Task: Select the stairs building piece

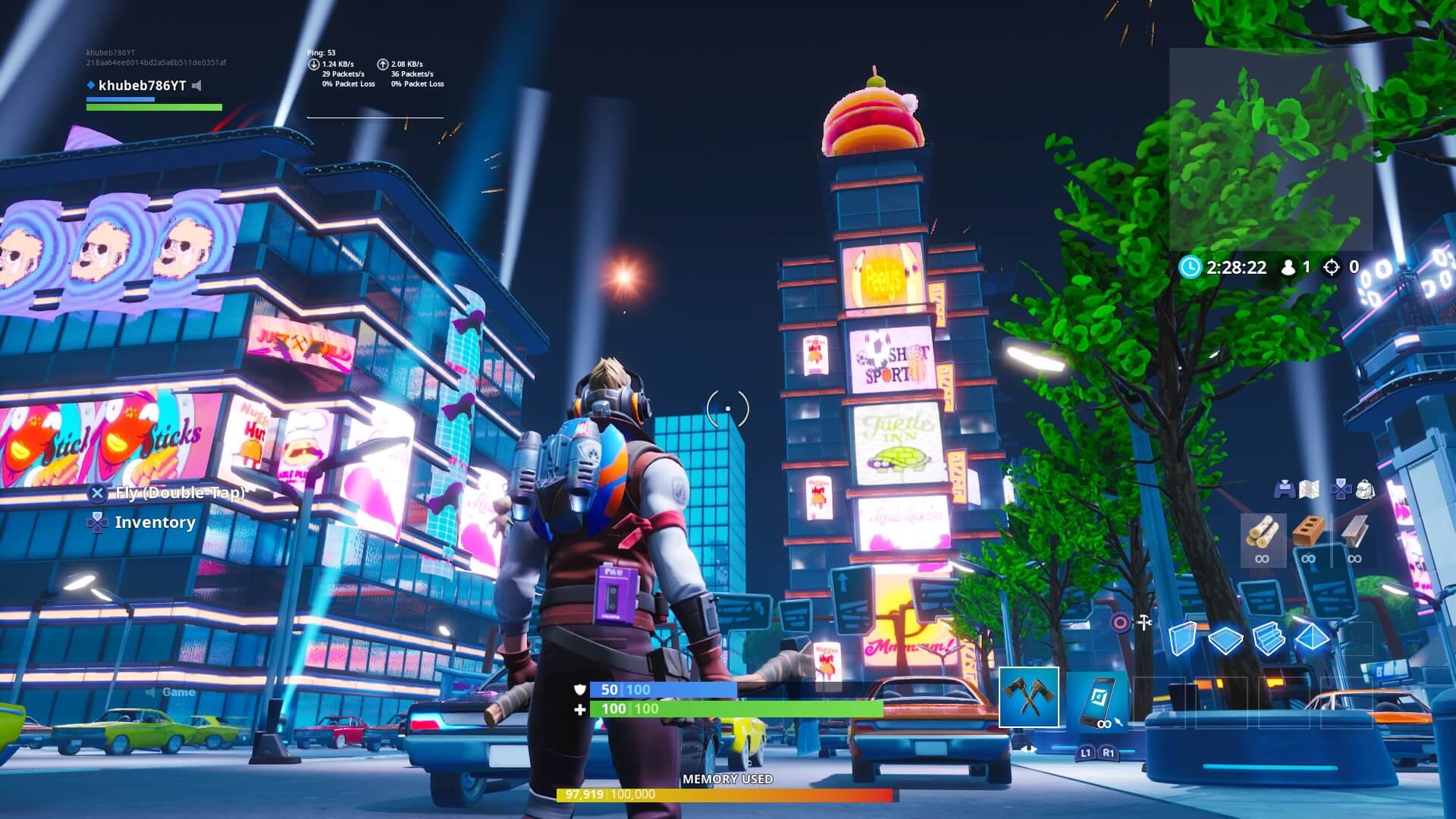Action: (x=1268, y=639)
